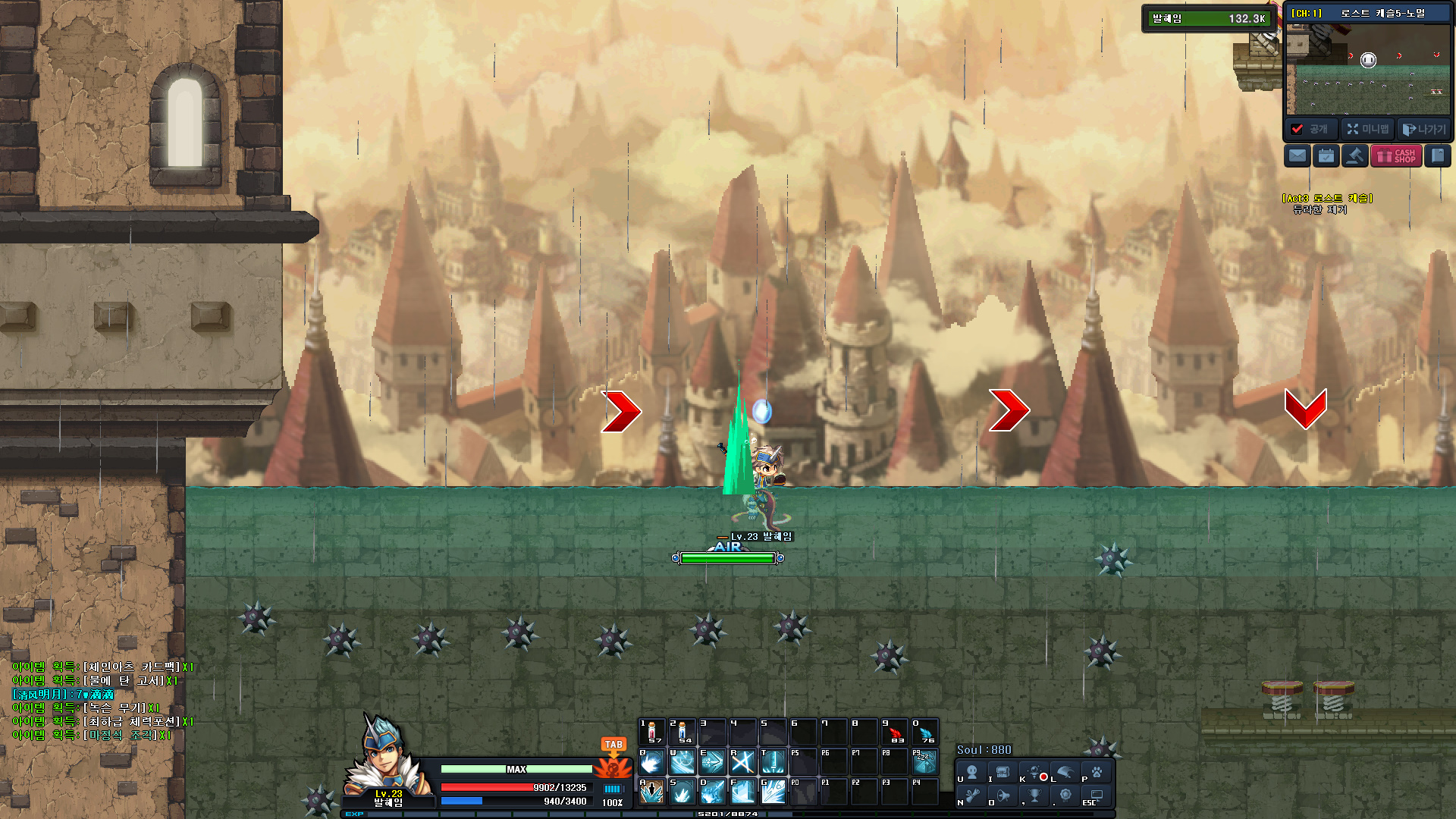Use the red potion in slot 1
The width and height of the screenshot is (1456, 819).
pyautogui.click(x=651, y=732)
